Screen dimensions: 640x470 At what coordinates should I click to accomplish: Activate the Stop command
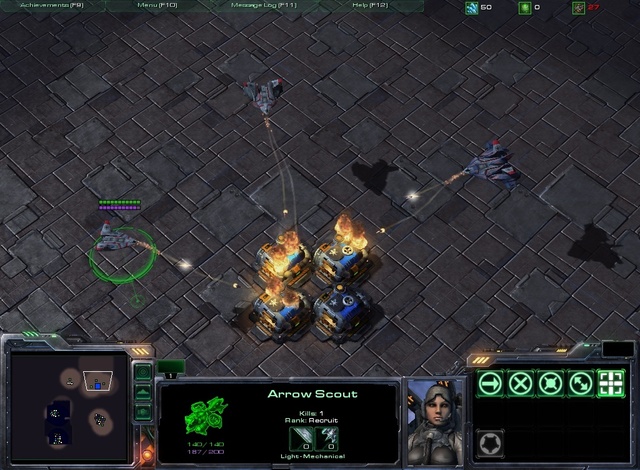tap(520, 382)
